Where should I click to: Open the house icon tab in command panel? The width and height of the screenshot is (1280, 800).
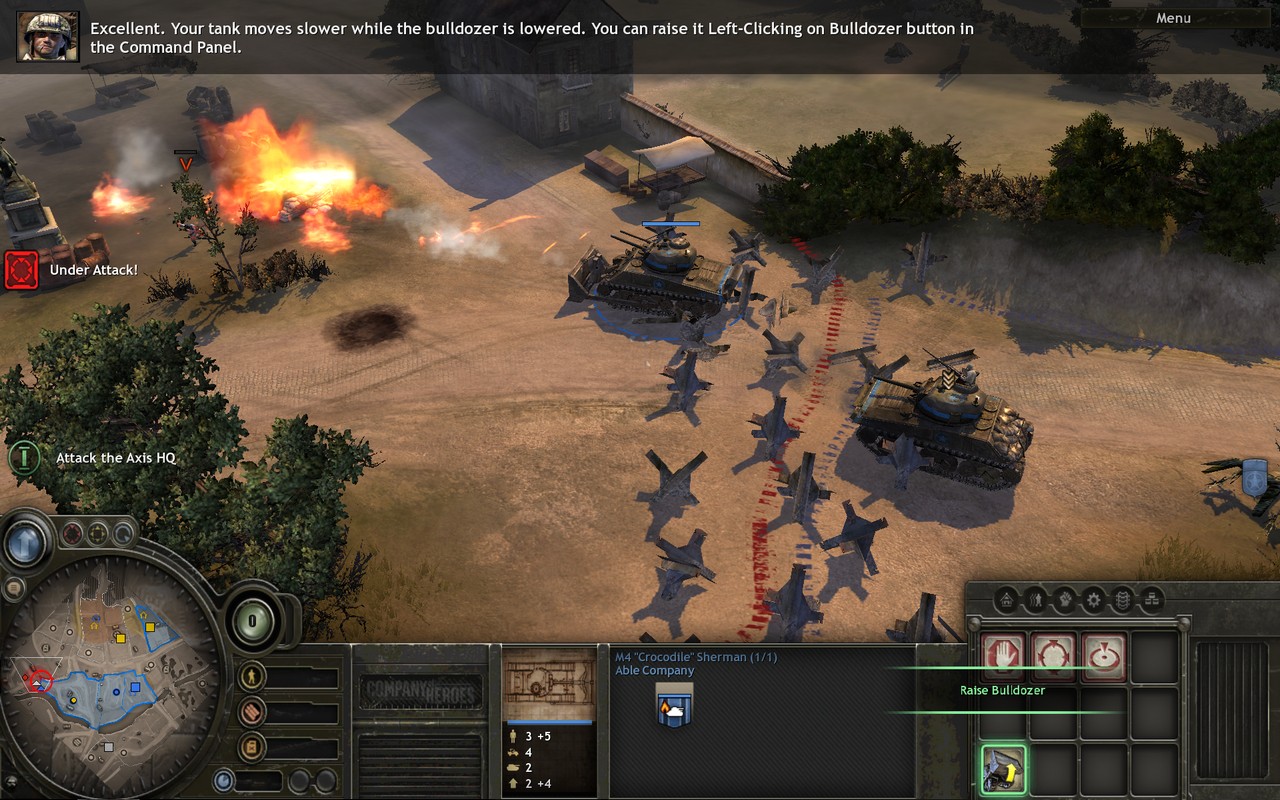[1007, 600]
